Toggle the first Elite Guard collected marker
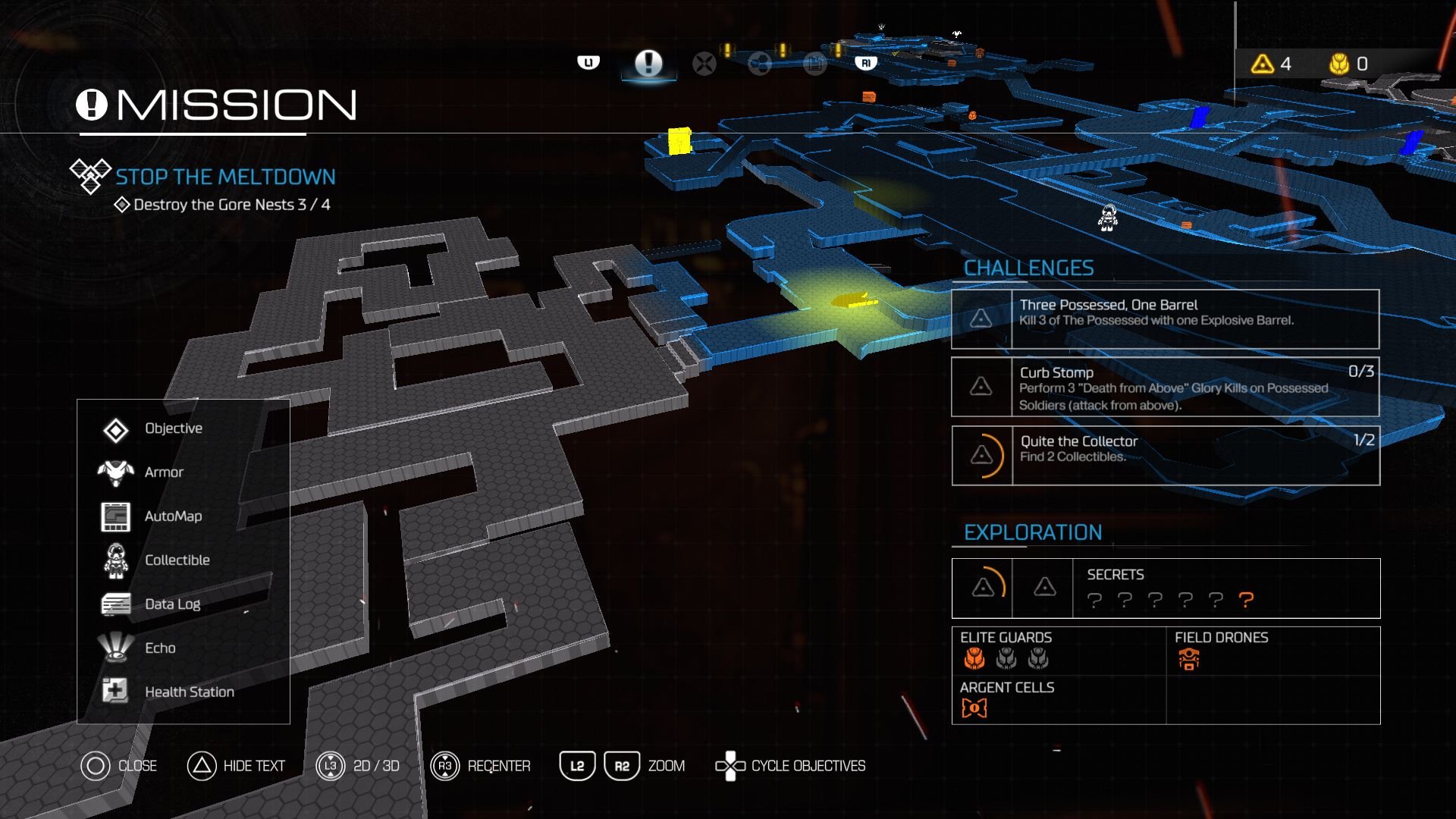1456x819 pixels. (974, 660)
